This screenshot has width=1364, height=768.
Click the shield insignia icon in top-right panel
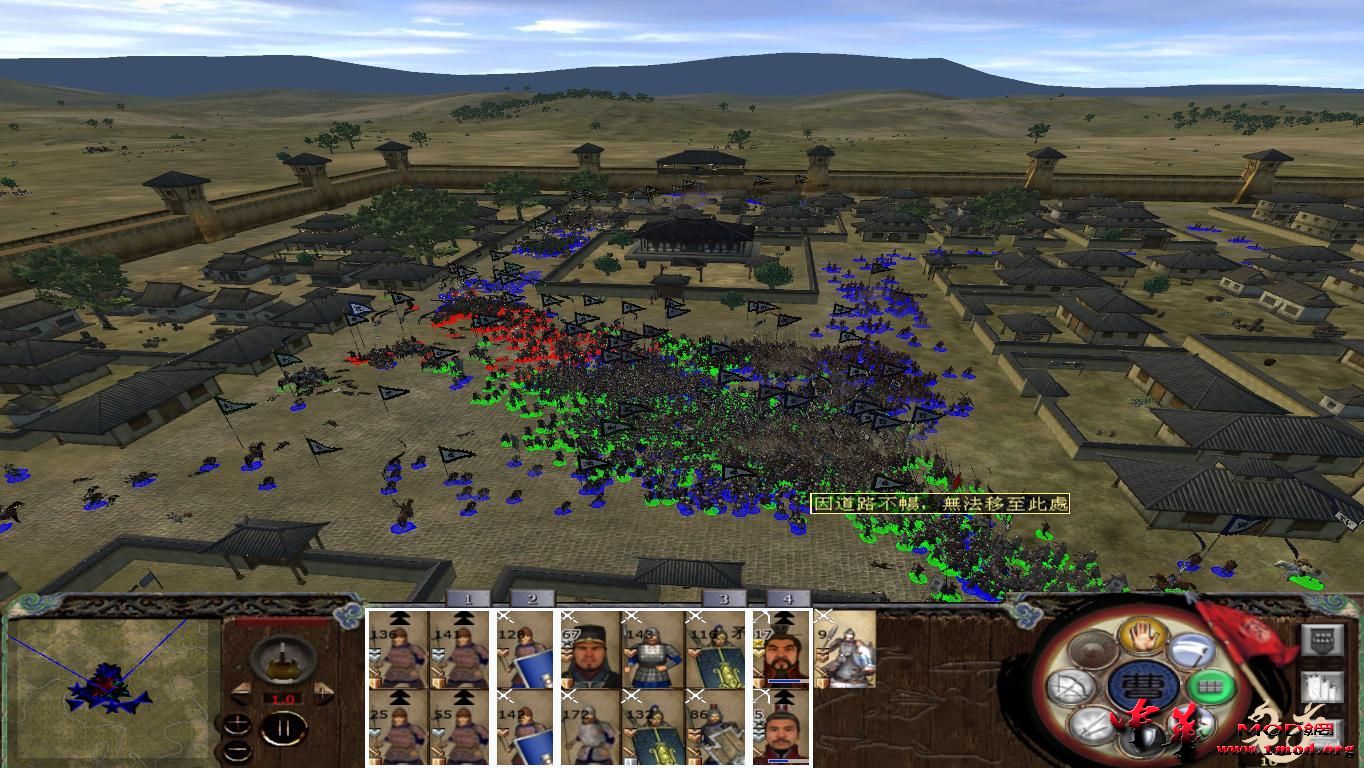coord(1323,640)
